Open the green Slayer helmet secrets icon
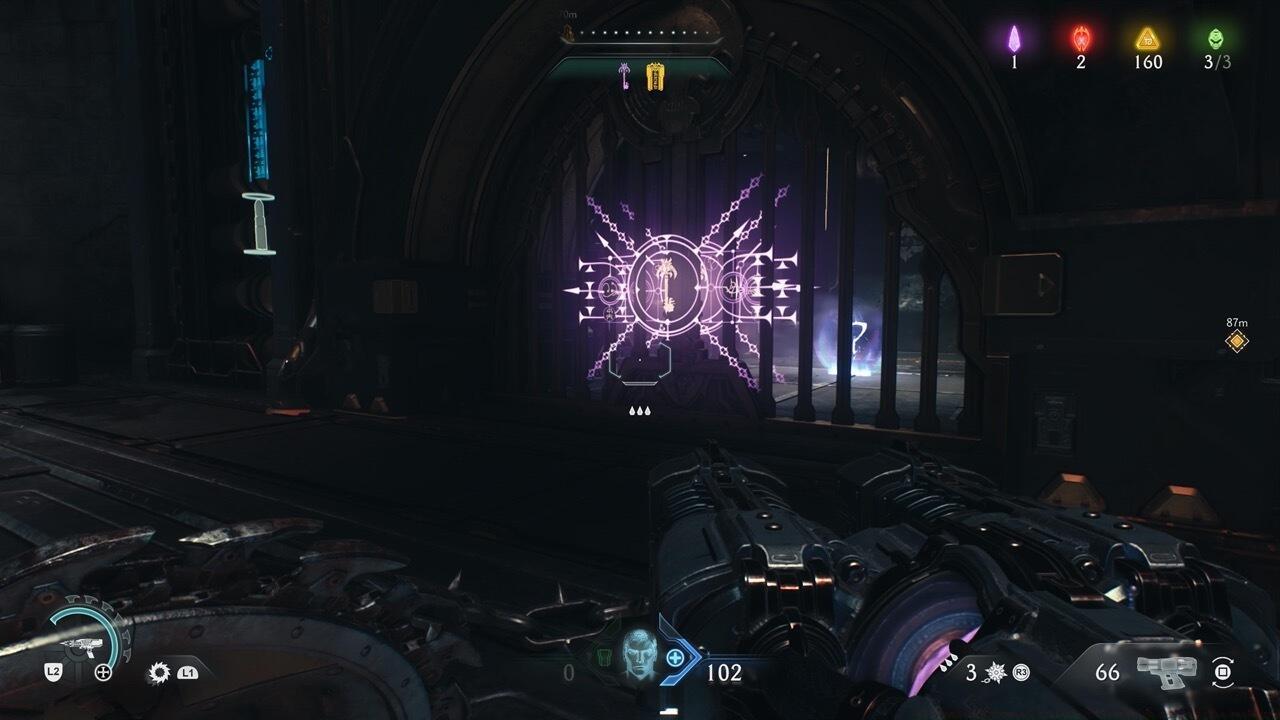Viewport: 1280px width, 720px height. click(1215, 39)
